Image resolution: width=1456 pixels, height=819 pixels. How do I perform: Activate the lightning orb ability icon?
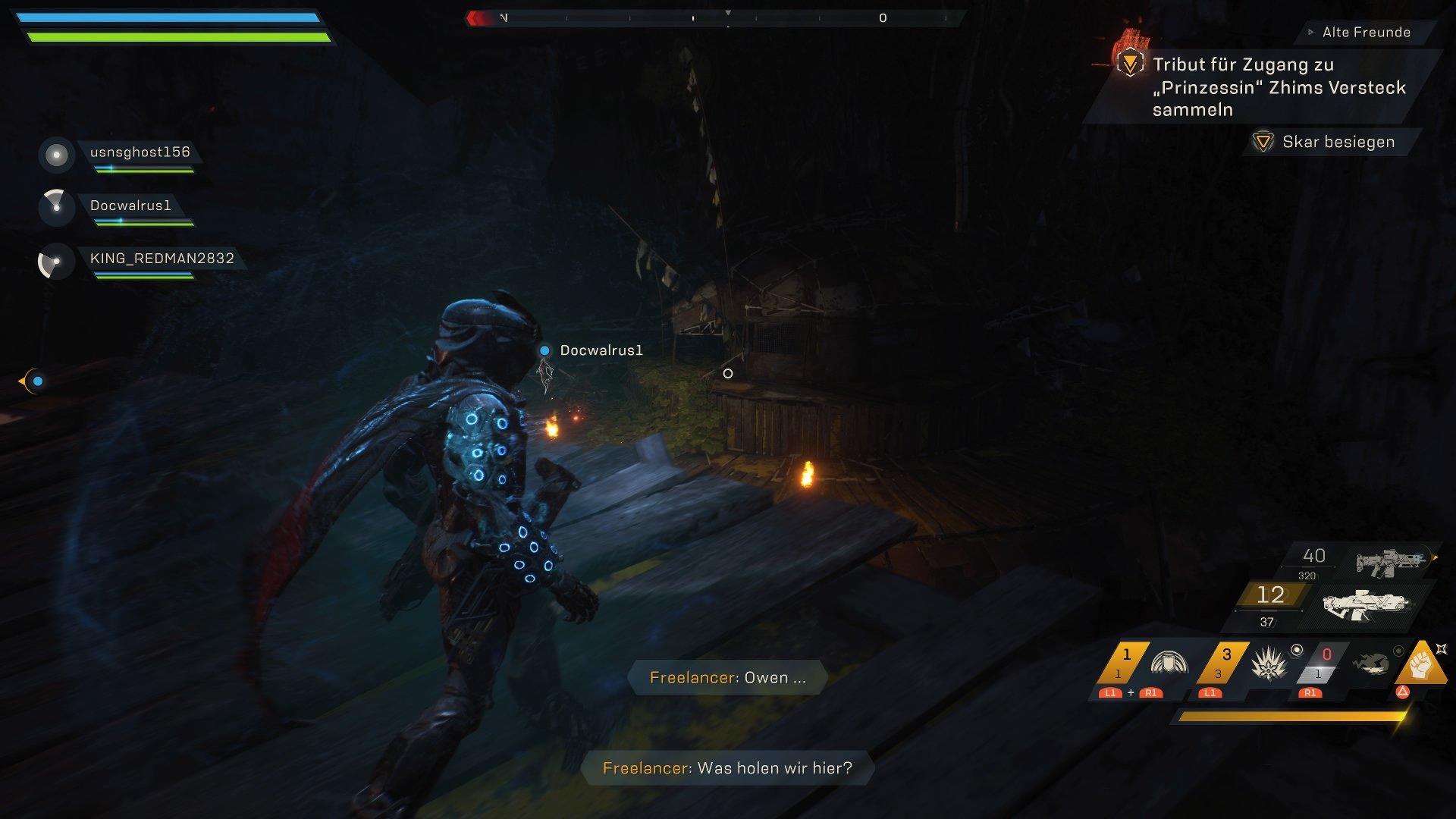[x=1371, y=664]
